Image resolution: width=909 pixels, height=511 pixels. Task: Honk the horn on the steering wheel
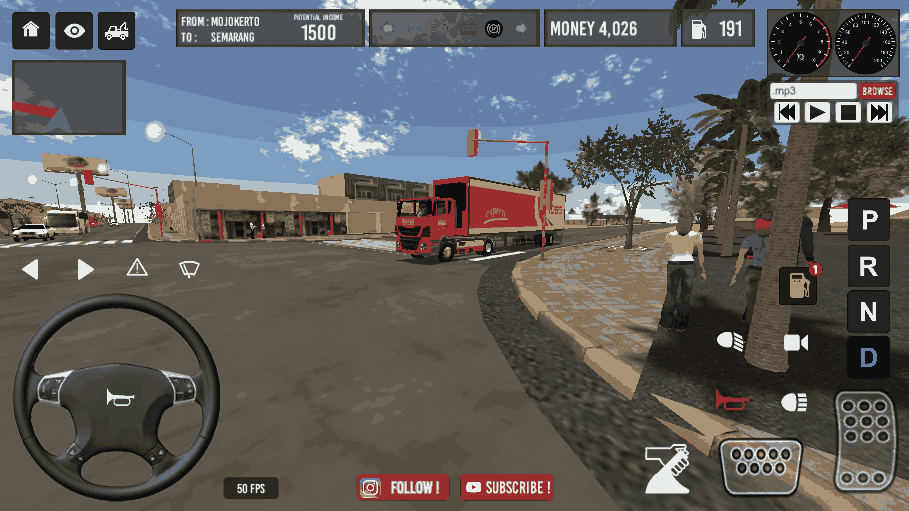117,398
